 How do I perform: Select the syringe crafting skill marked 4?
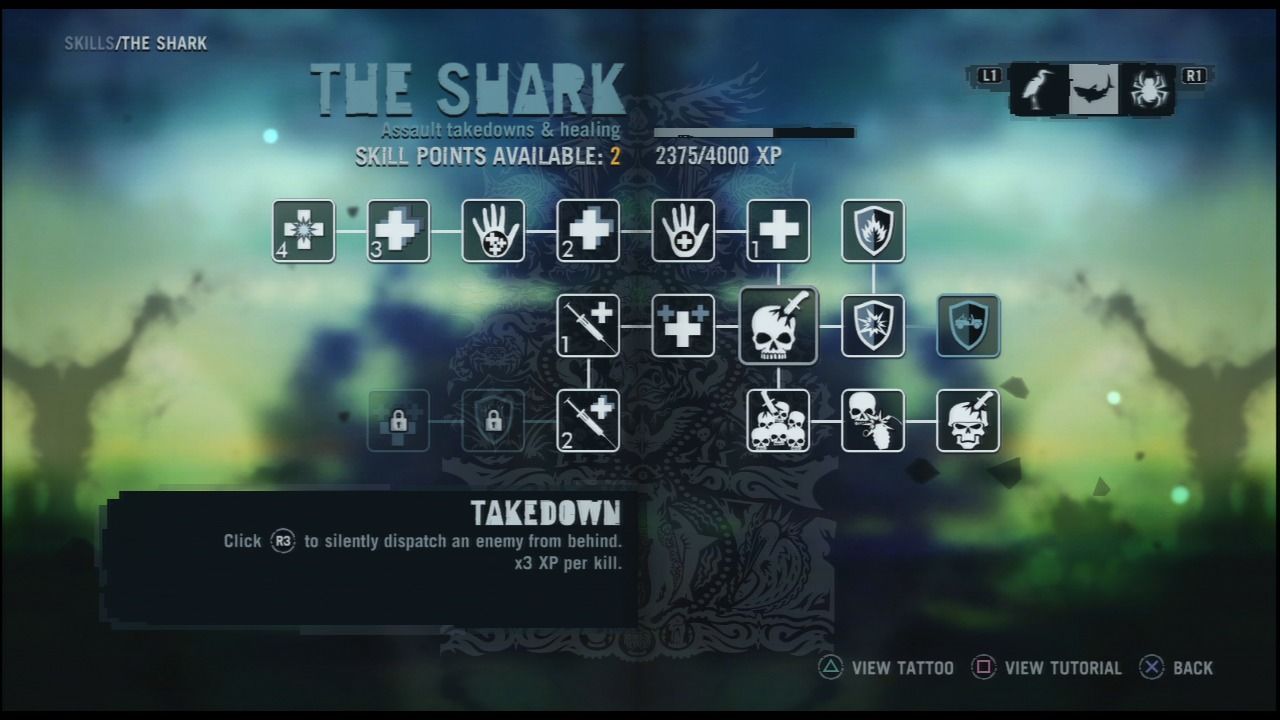pyautogui.click(x=305, y=231)
